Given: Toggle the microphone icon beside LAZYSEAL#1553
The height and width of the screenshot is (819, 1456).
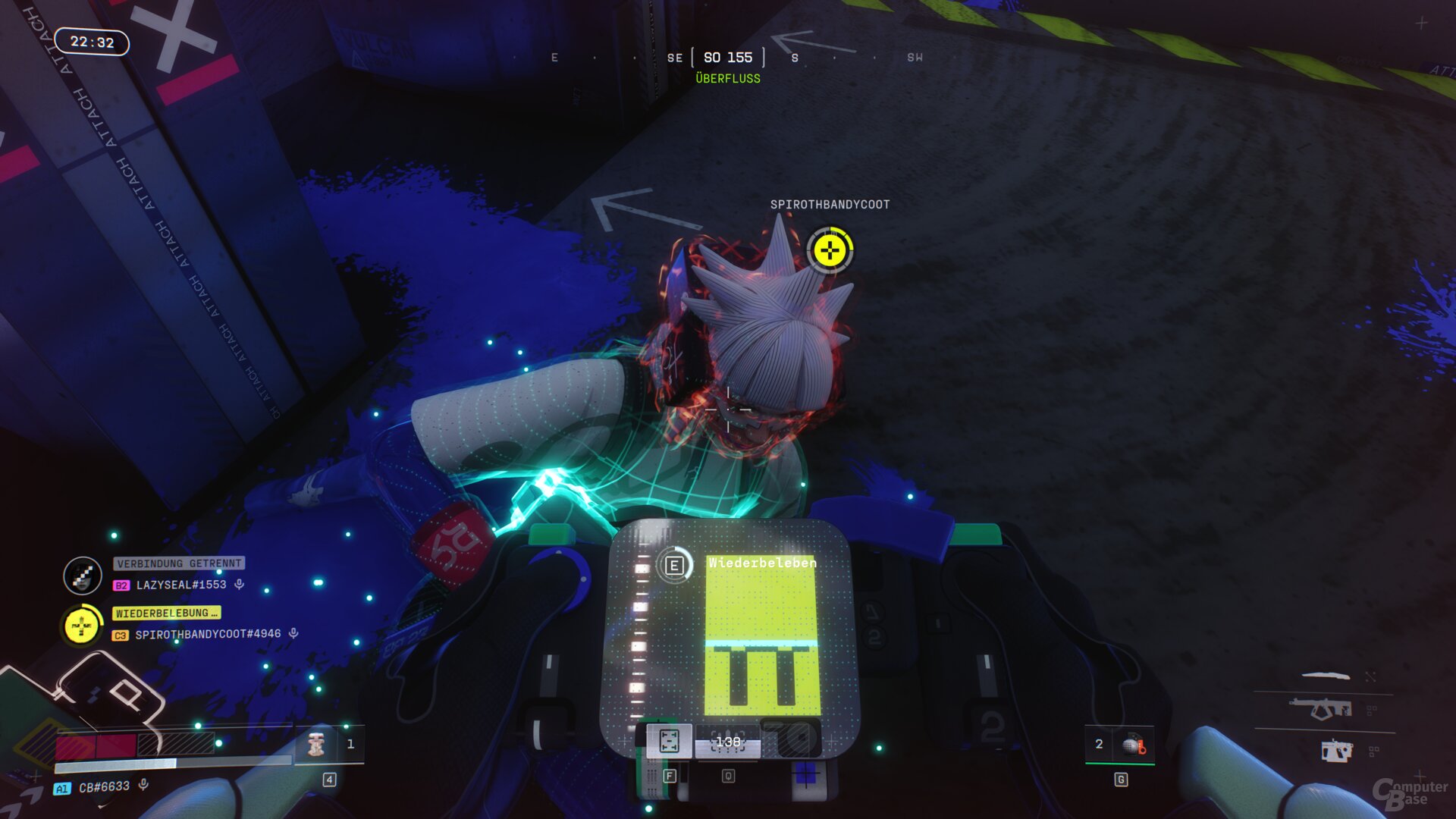Looking at the screenshot, I should tap(239, 584).
